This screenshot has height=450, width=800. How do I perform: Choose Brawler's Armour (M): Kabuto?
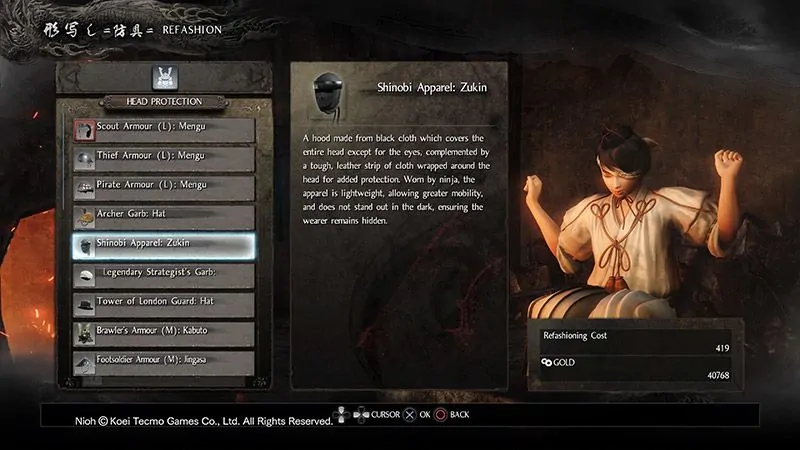[x=163, y=331]
